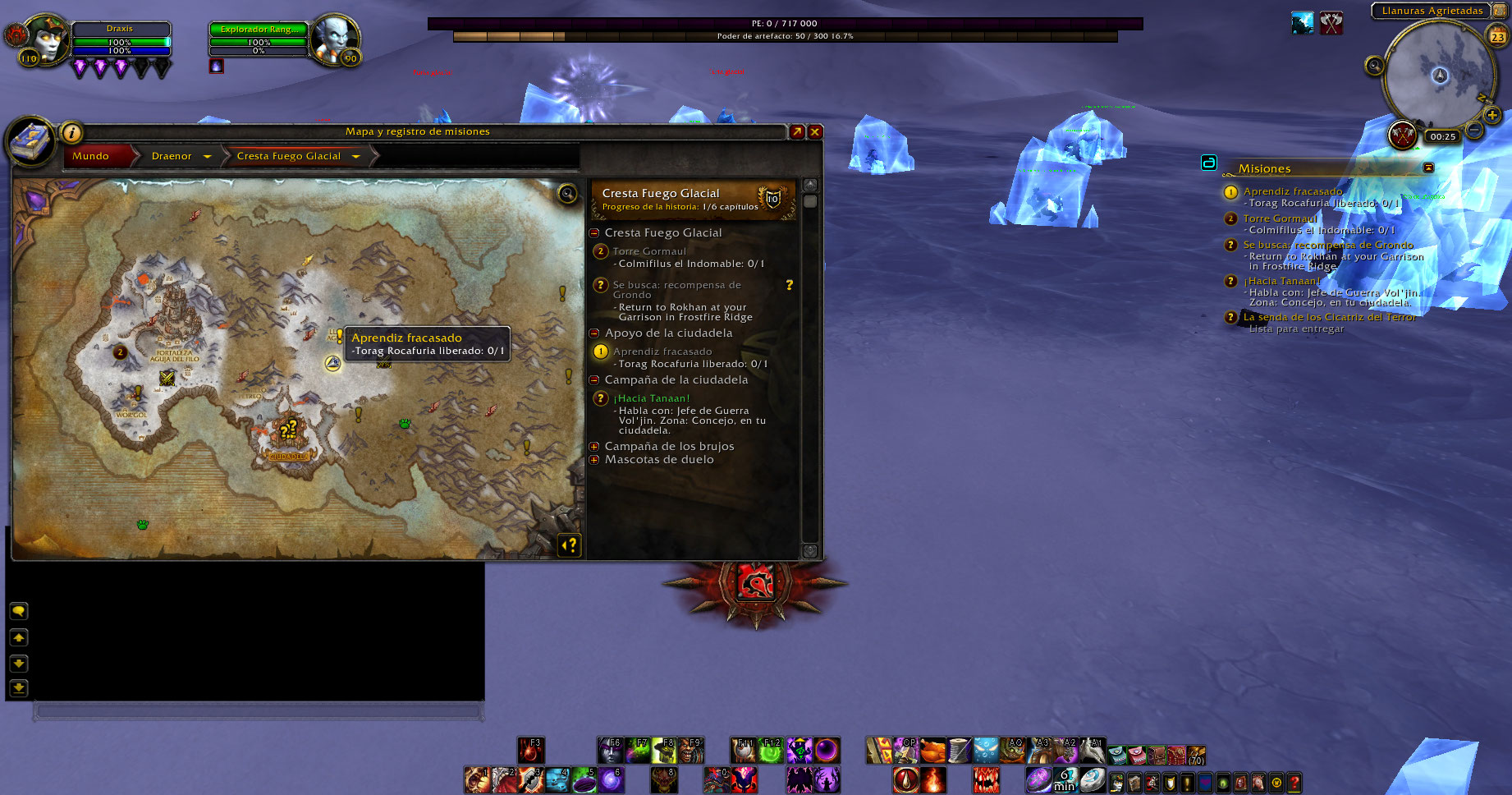Zoom in the minimap

(x=1492, y=115)
